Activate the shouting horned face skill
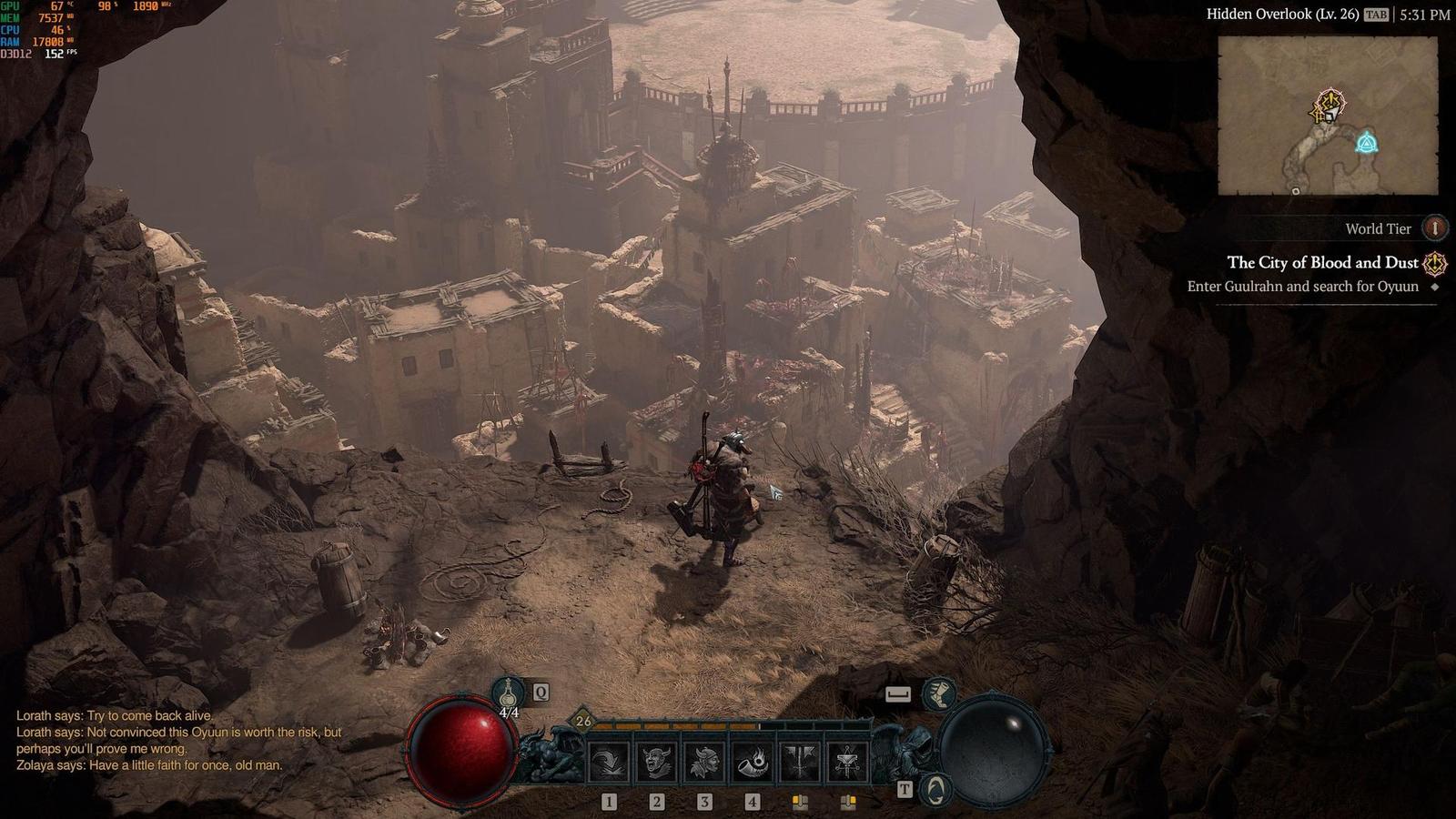The image size is (1456, 819). 657,762
